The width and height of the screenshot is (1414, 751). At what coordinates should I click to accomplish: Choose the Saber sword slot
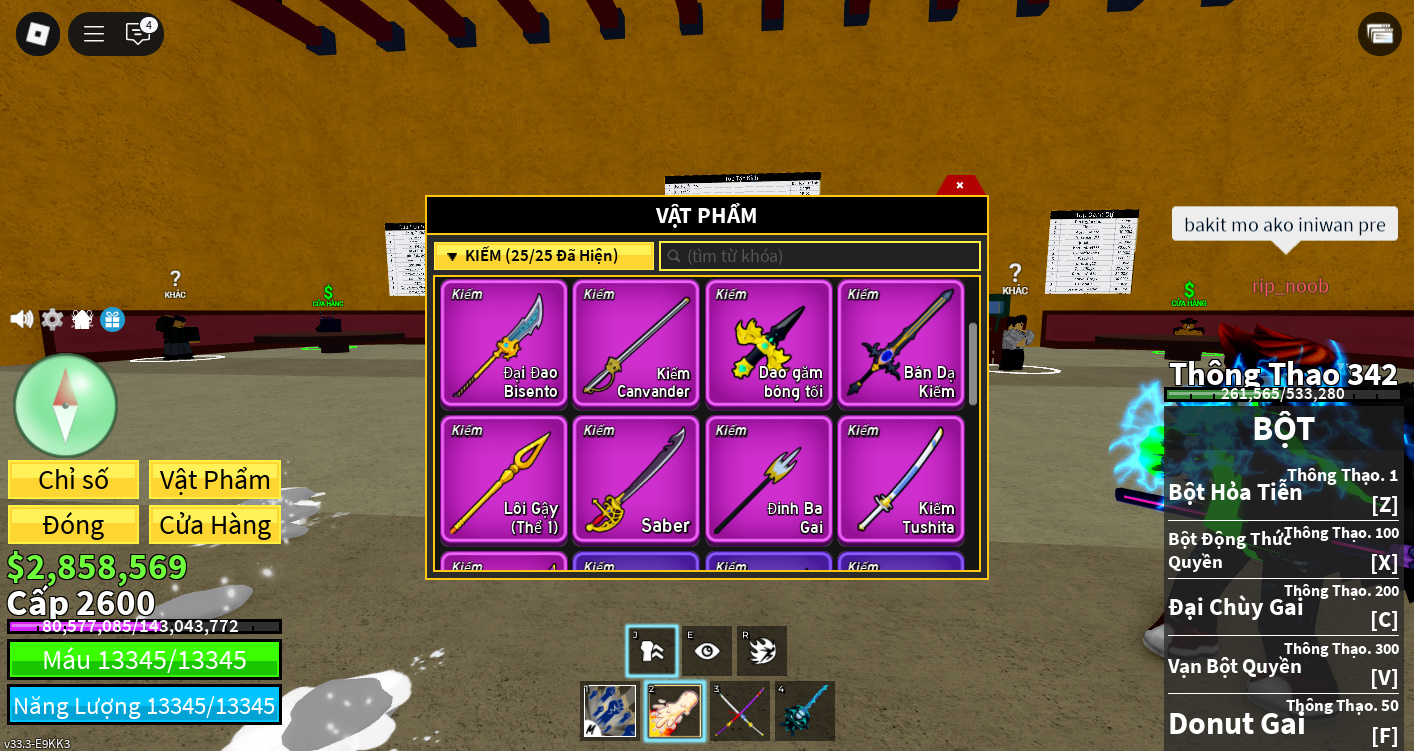pyautogui.click(x=636, y=479)
